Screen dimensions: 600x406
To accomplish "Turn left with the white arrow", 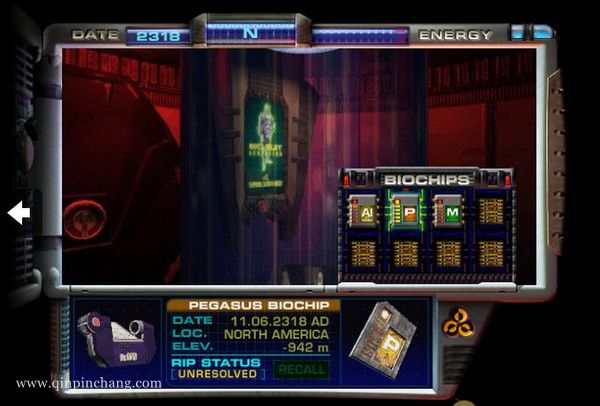I will point(19,212).
